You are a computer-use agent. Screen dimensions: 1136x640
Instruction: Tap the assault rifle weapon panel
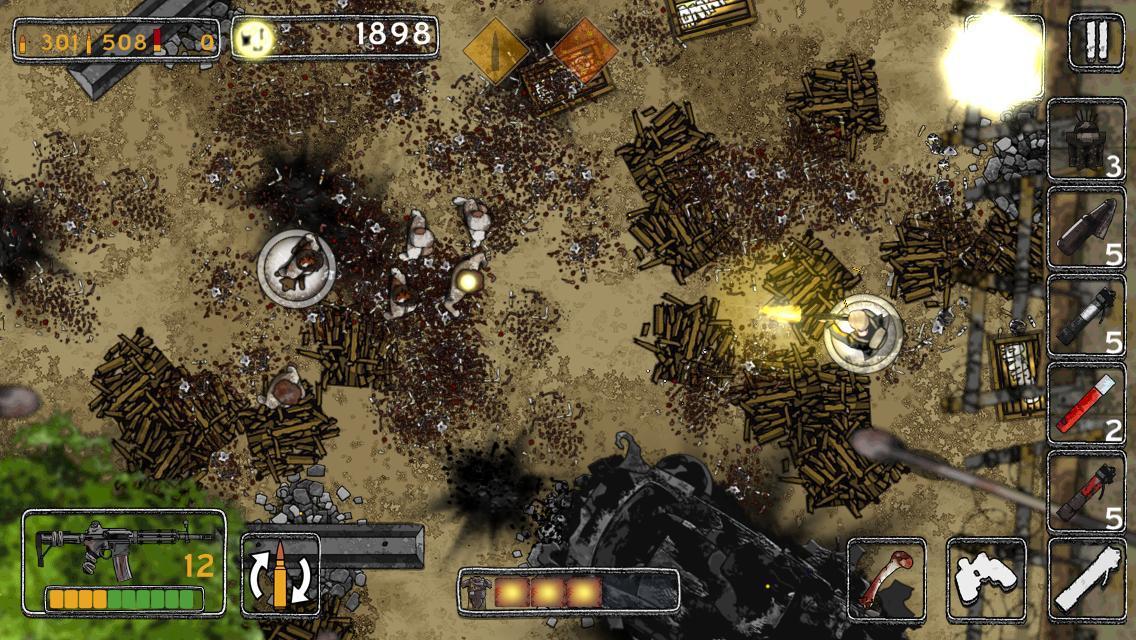(x=124, y=561)
